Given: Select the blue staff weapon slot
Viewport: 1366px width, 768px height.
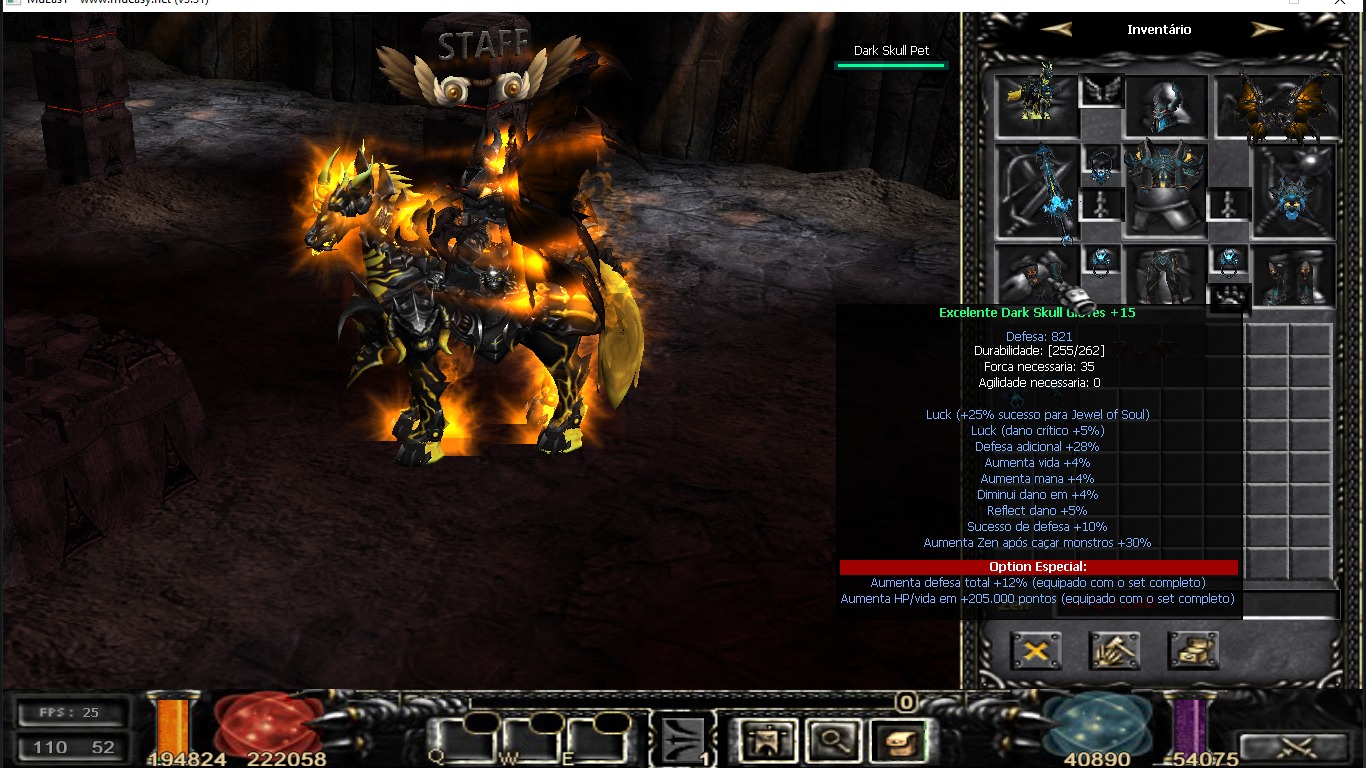Looking at the screenshot, I should (x=1039, y=190).
